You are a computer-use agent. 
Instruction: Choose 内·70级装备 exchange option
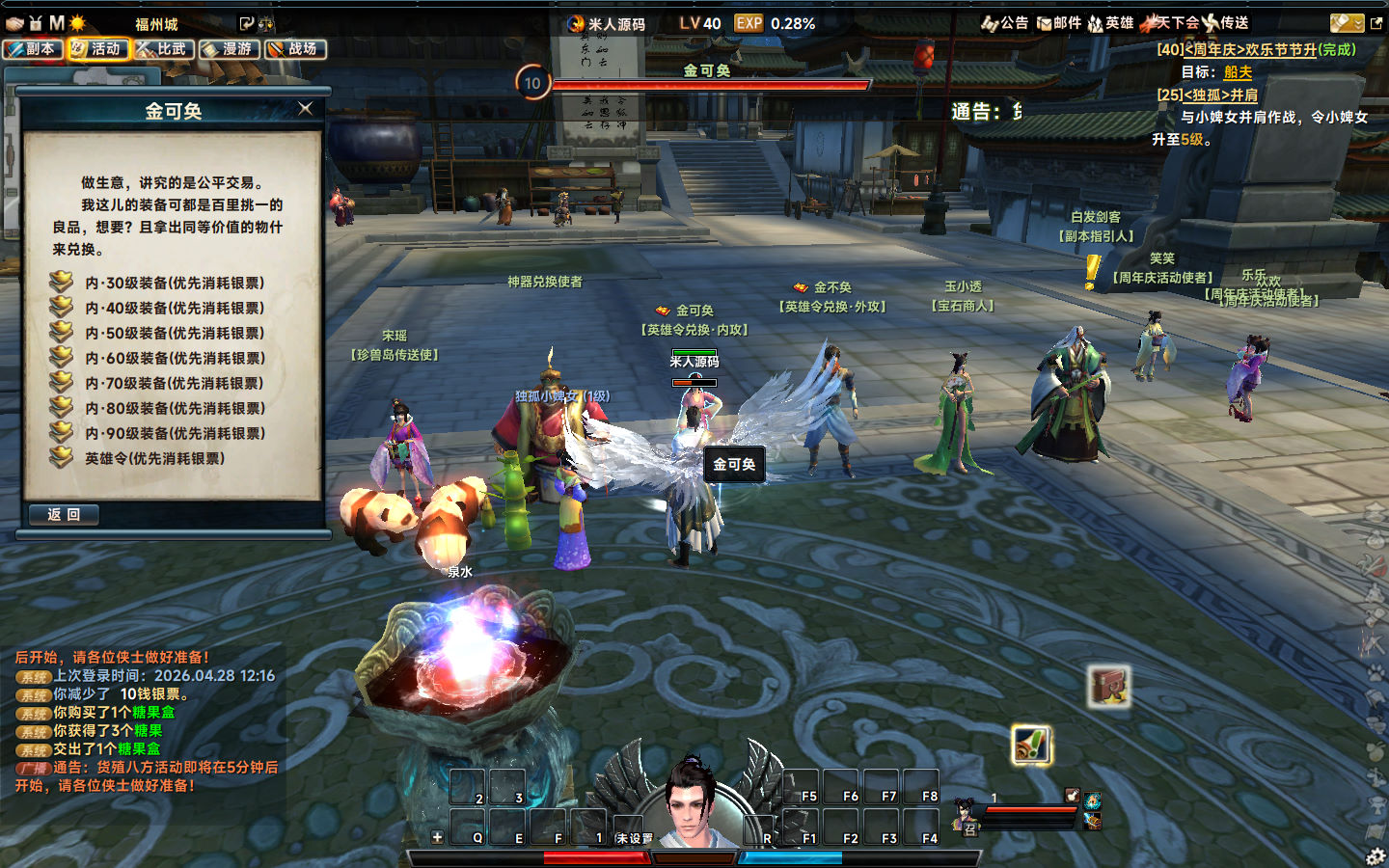[x=174, y=383]
